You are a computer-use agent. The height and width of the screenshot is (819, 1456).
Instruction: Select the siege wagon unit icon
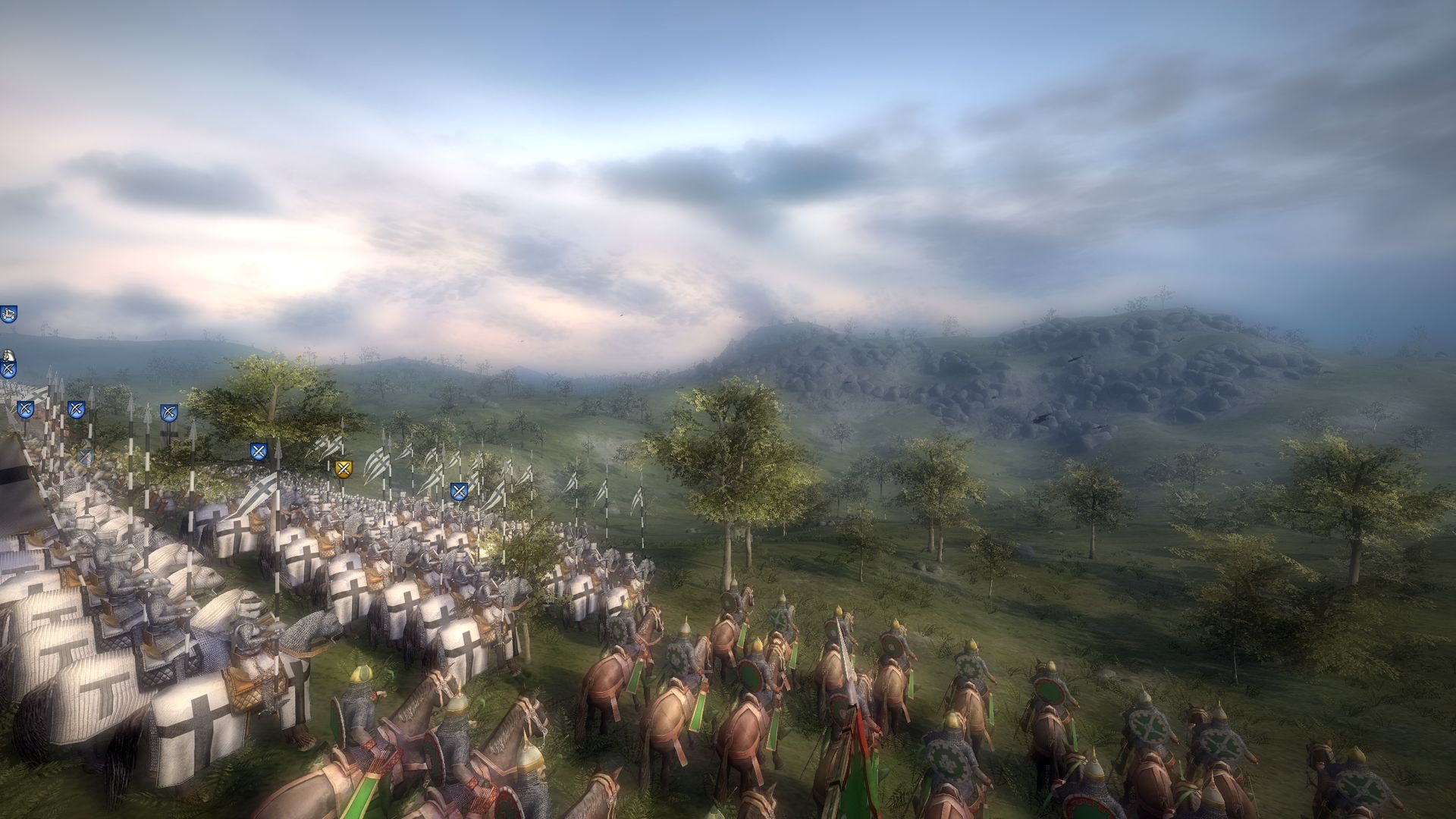click(8, 312)
